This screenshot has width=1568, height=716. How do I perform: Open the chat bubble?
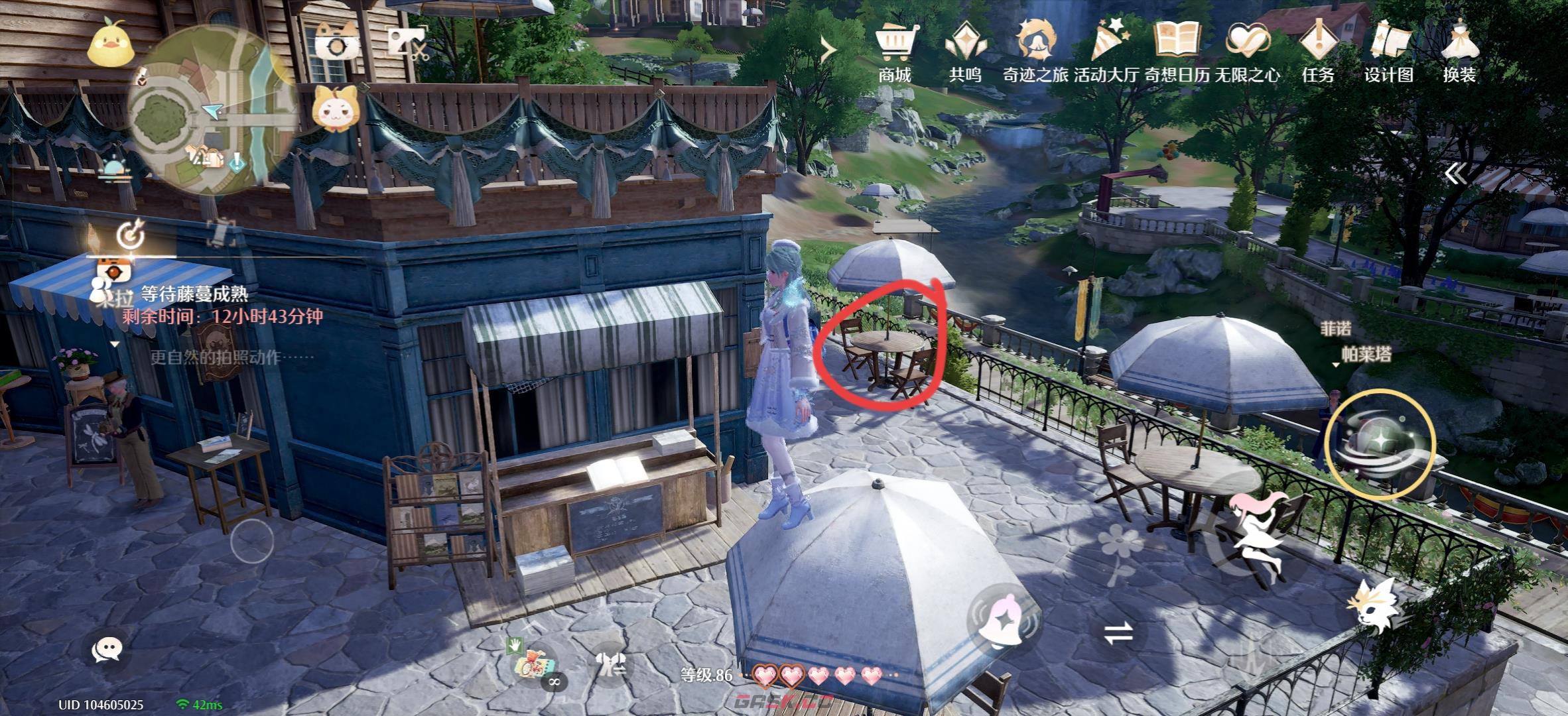106,649
